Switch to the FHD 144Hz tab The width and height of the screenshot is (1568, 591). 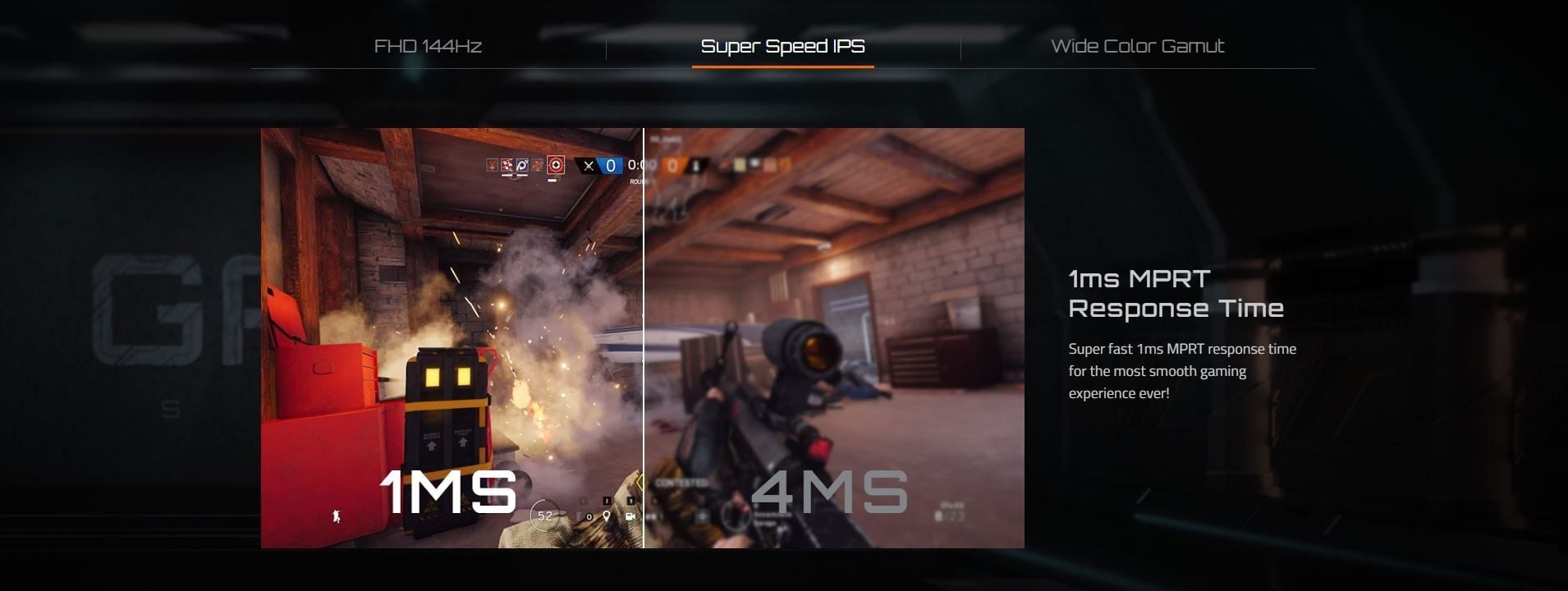(428, 46)
